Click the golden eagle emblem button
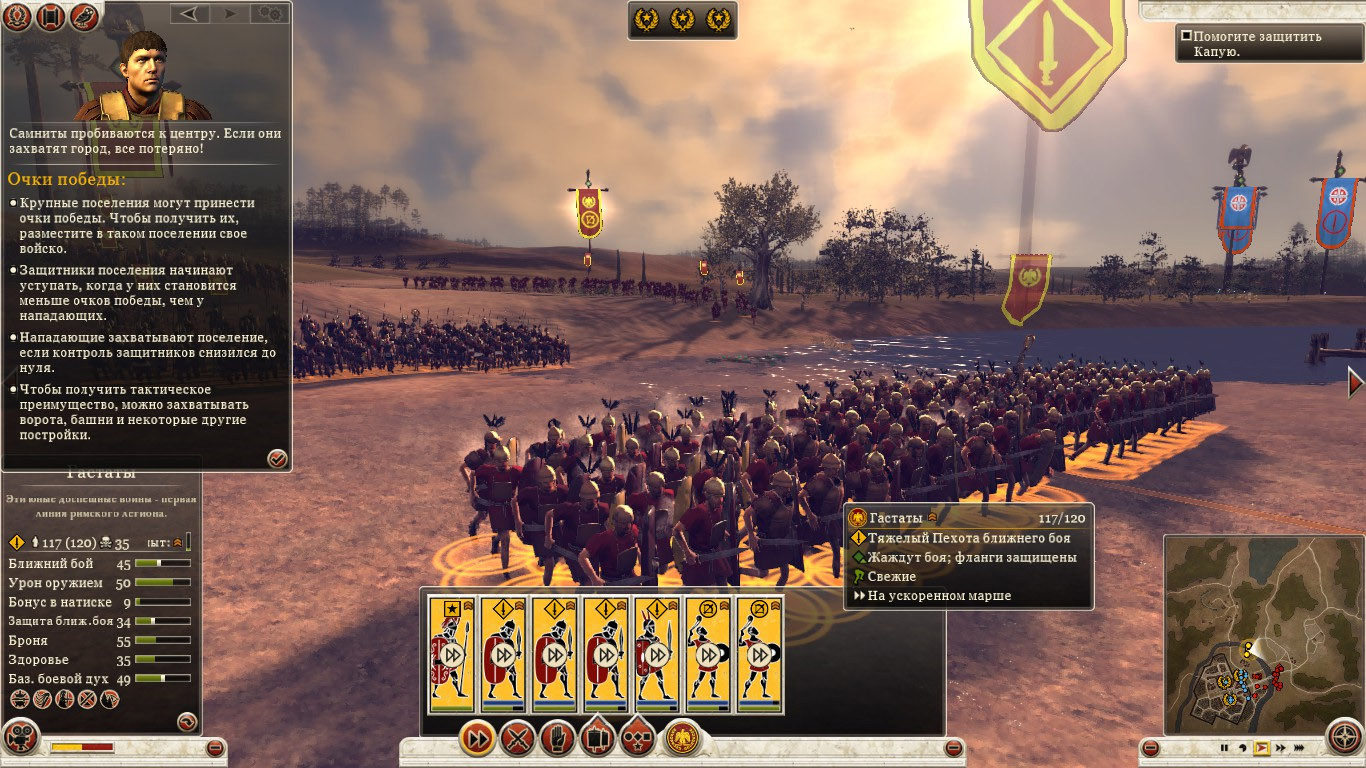 (682, 740)
